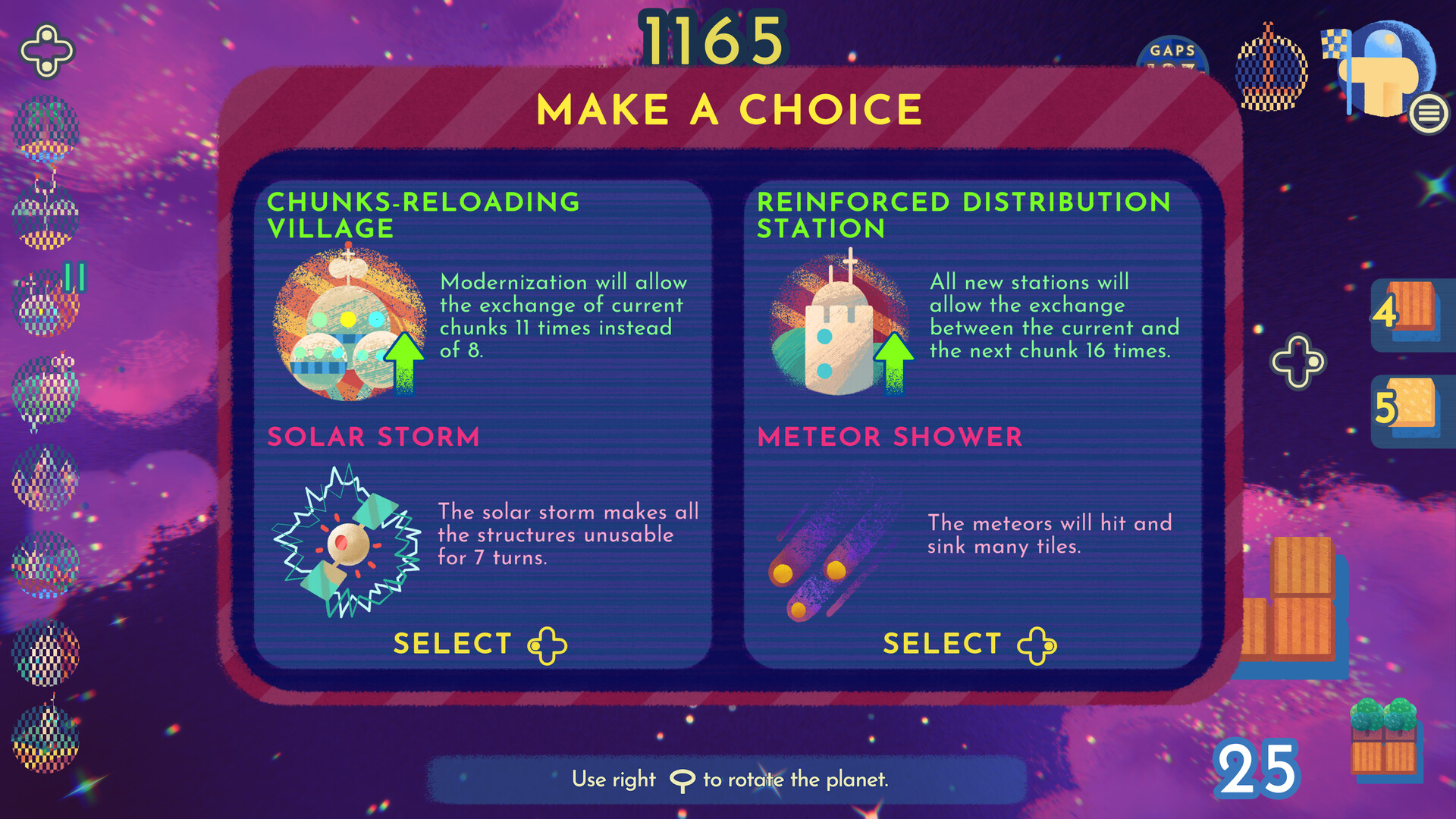Image resolution: width=1456 pixels, height=819 pixels.
Task: Click the checkered dome building icon
Action: [1269, 72]
